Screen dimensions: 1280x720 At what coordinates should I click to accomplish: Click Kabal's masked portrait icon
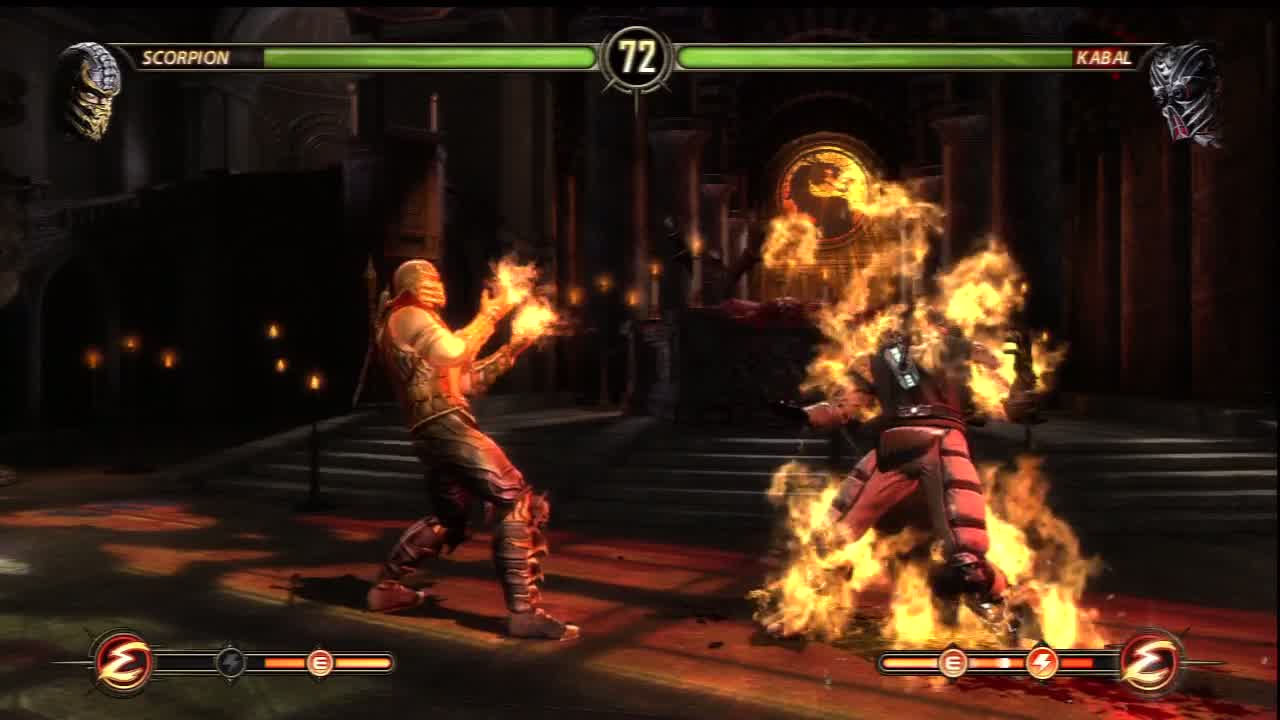click(x=1186, y=93)
